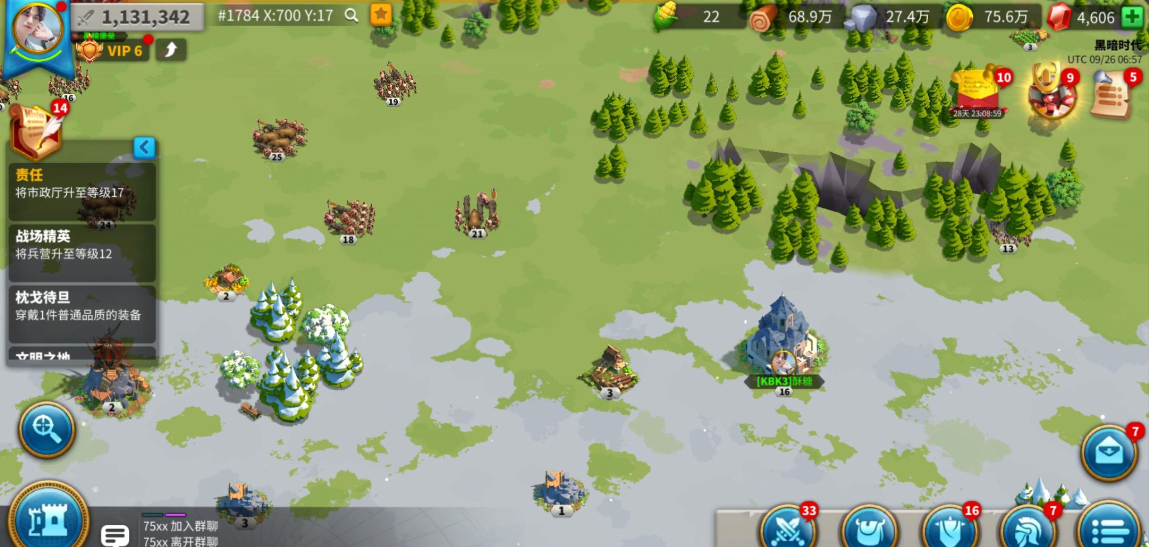Viewport: 1149px width, 547px height.
Task: Open the mail envelope button
Action: click(x=1109, y=452)
